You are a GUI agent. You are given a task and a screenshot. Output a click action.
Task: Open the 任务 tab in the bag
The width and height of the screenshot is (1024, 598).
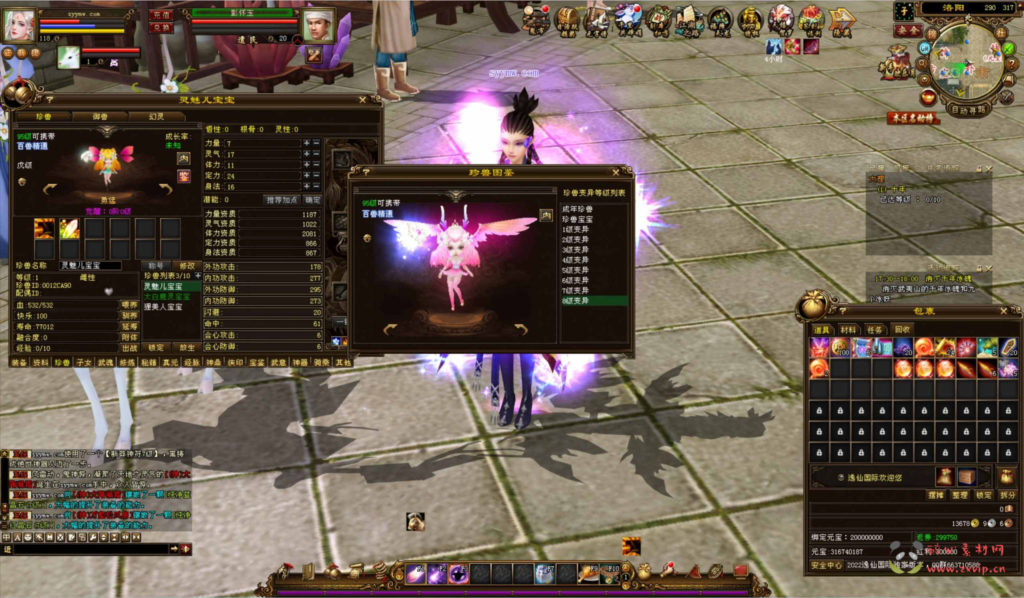click(x=875, y=328)
